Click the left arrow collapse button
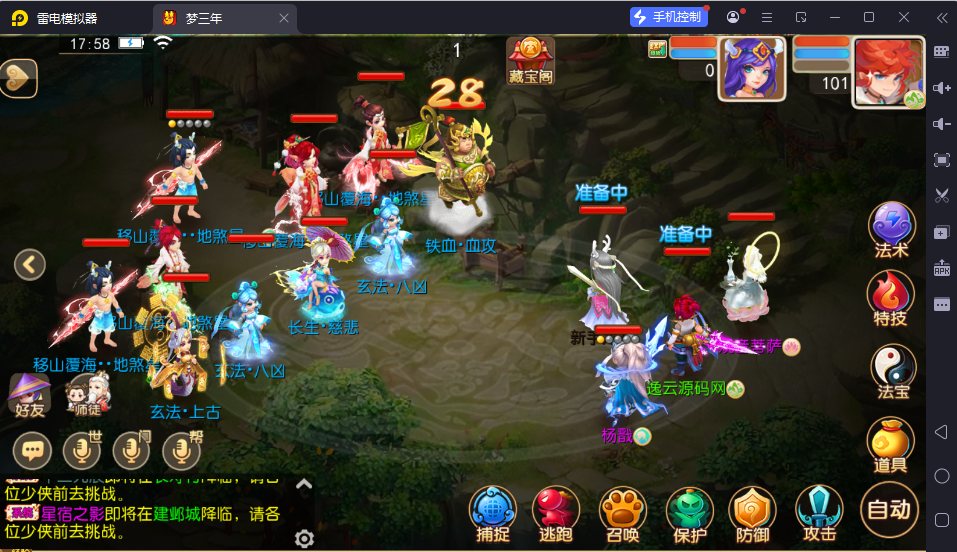Image resolution: width=957 pixels, height=552 pixels. pos(30,264)
